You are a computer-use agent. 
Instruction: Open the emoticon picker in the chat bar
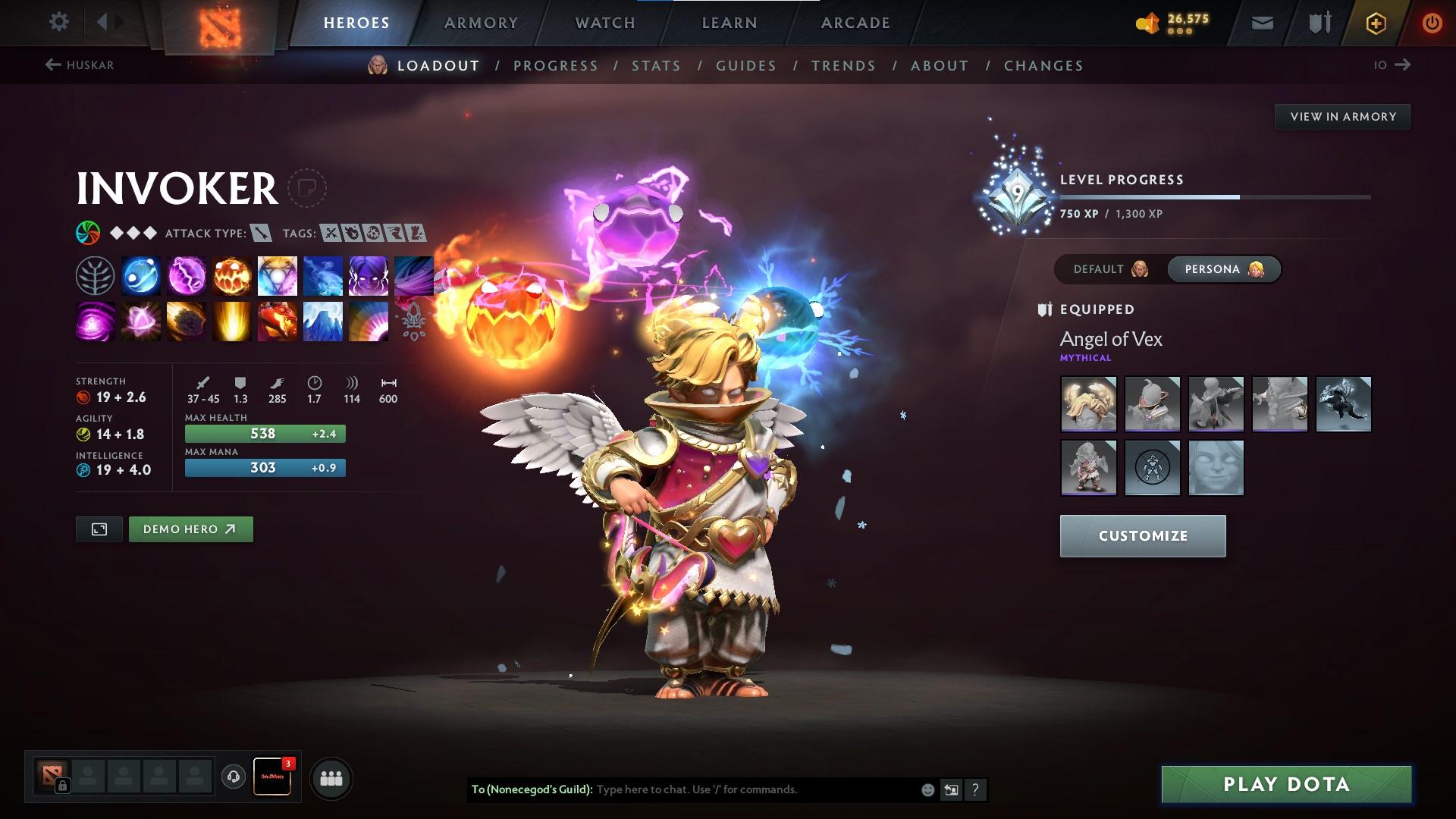click(927, 789)
